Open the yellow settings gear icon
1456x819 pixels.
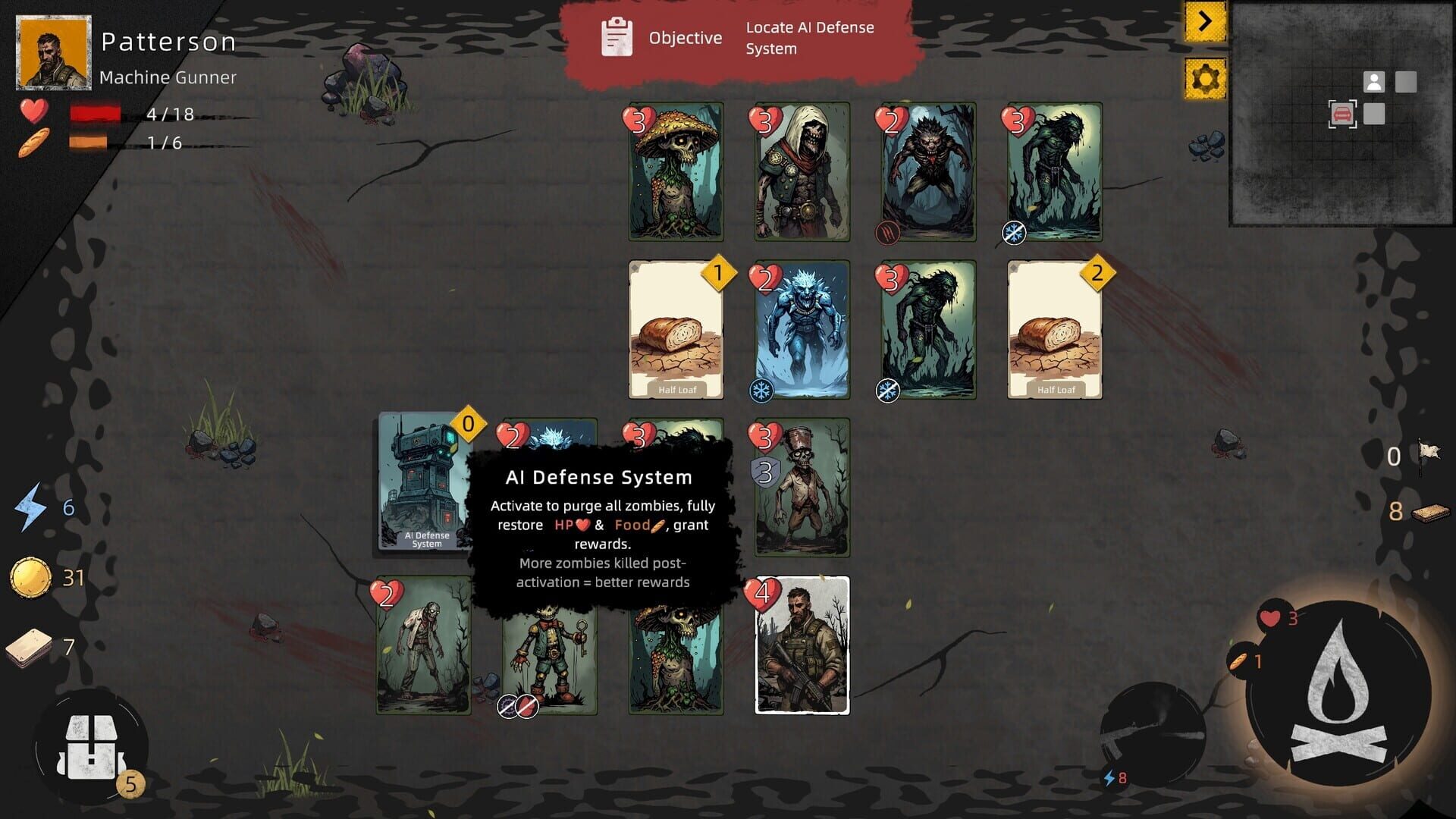(1207, 76)
